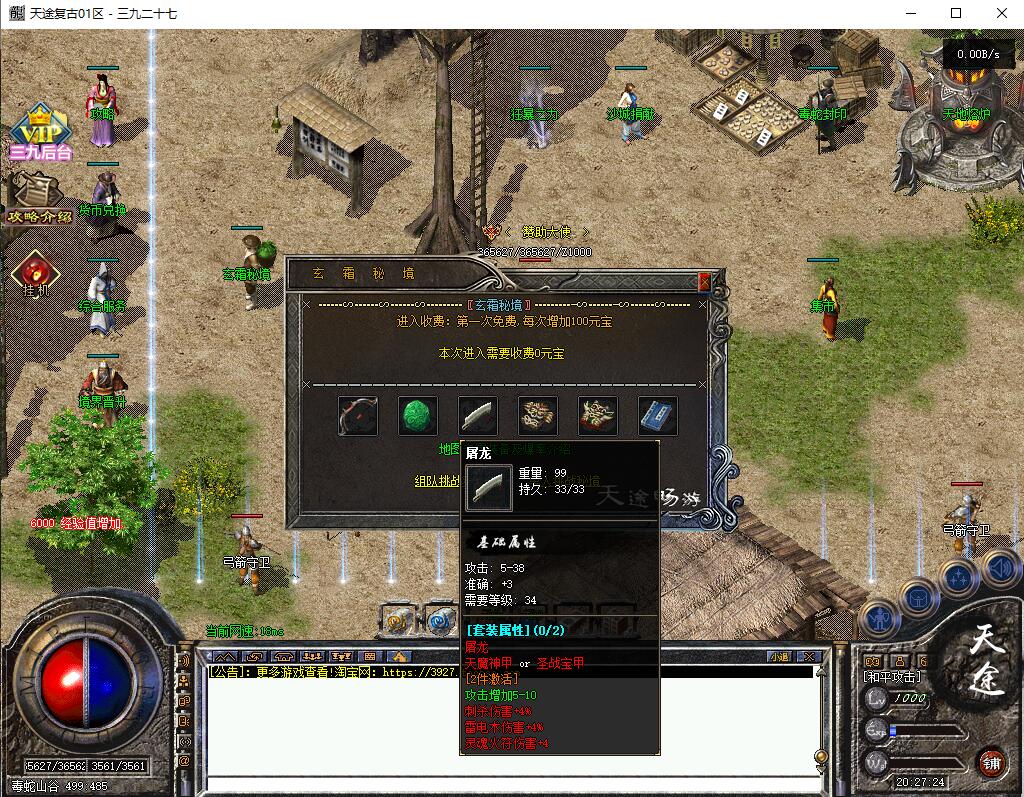Select the green jade orb reward slot

418,416
